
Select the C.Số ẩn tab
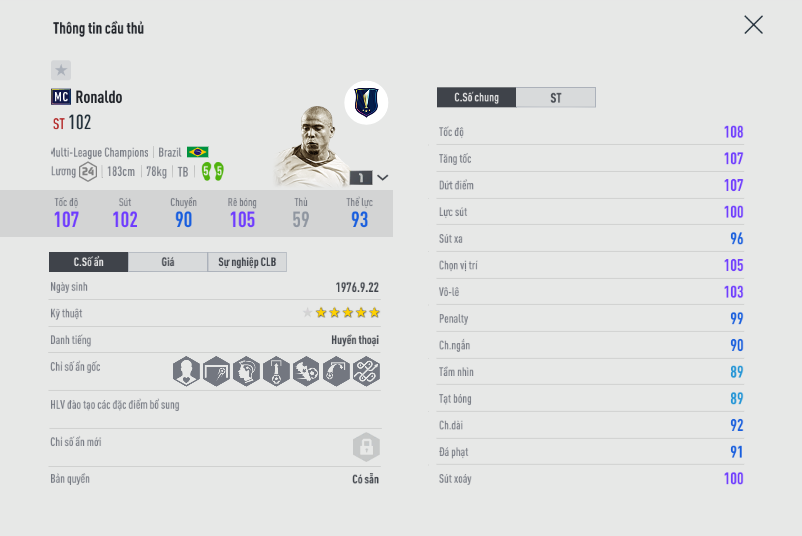tap(89, 262)
